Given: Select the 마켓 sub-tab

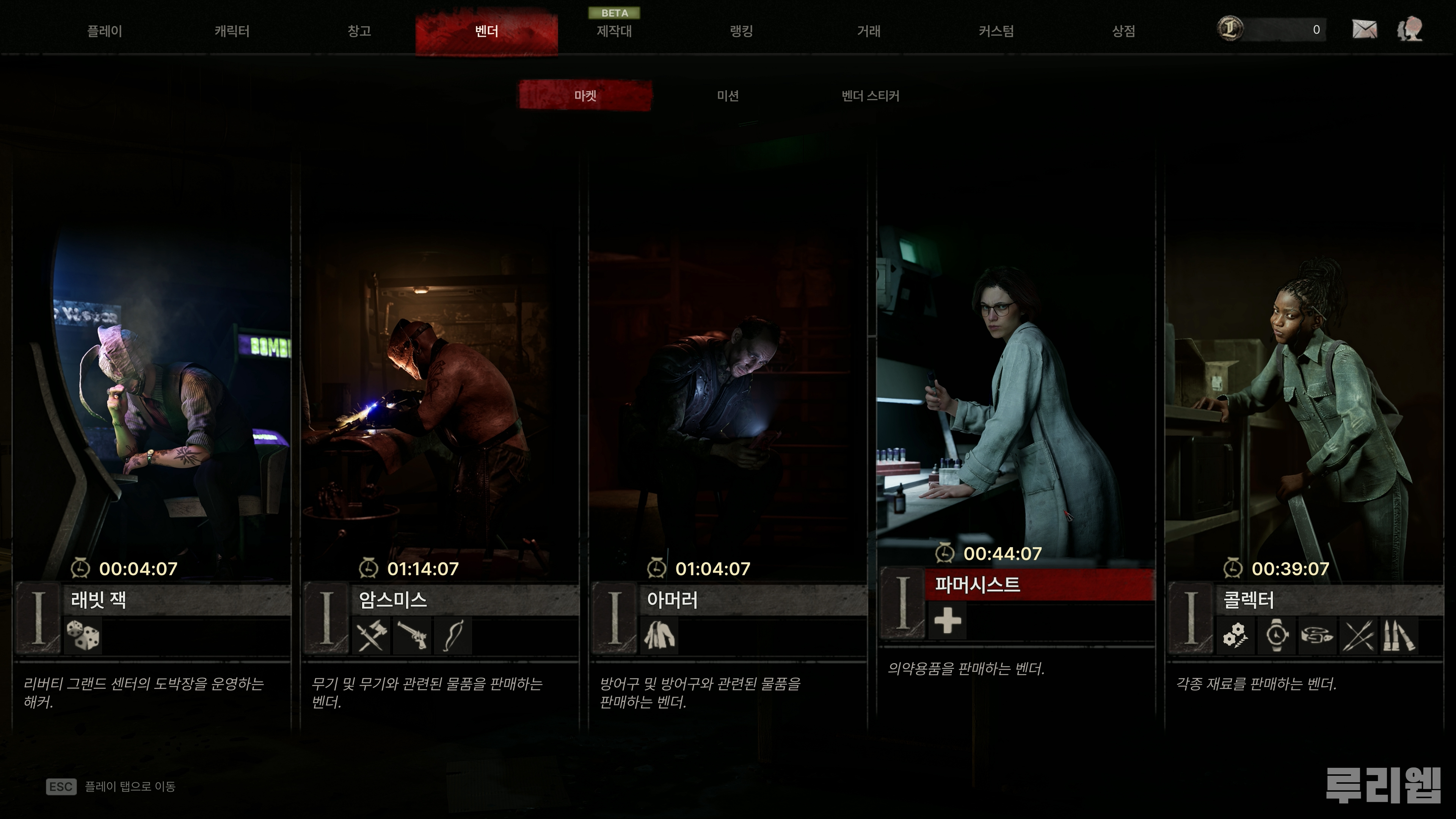Looking at the screenshot, I should pos(585,96).
